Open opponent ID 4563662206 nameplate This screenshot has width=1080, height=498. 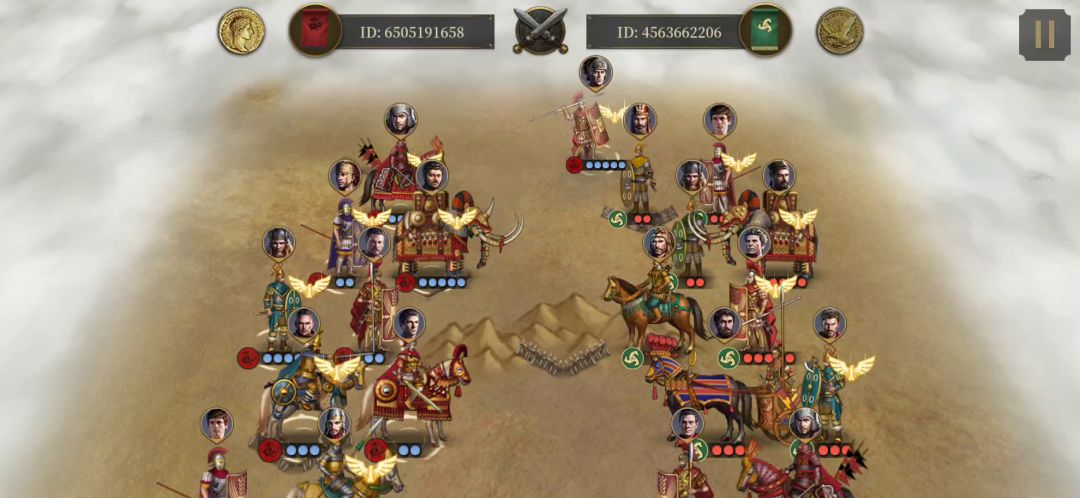[x=668, y=32]
